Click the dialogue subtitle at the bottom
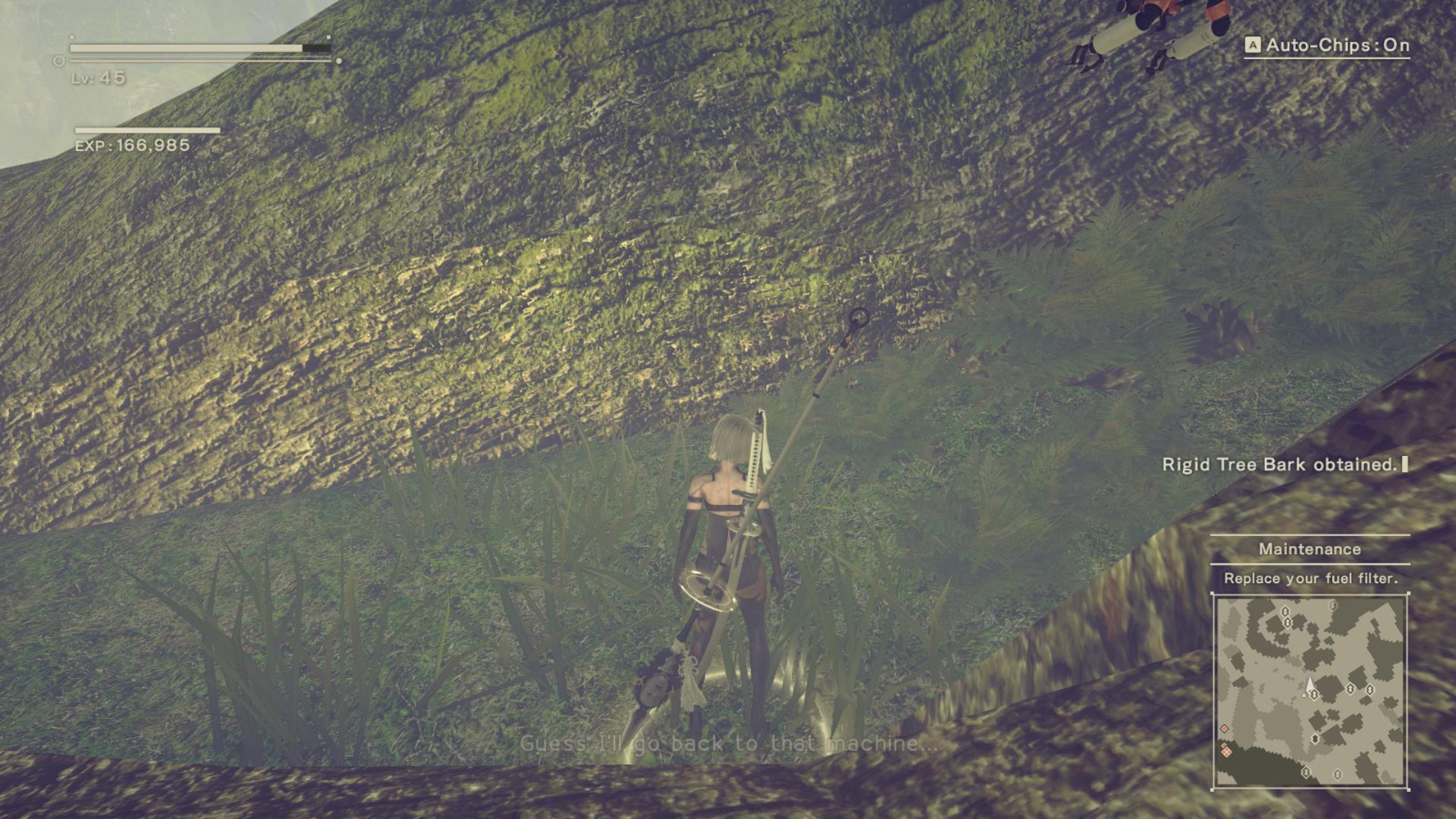 pos(728,744)
